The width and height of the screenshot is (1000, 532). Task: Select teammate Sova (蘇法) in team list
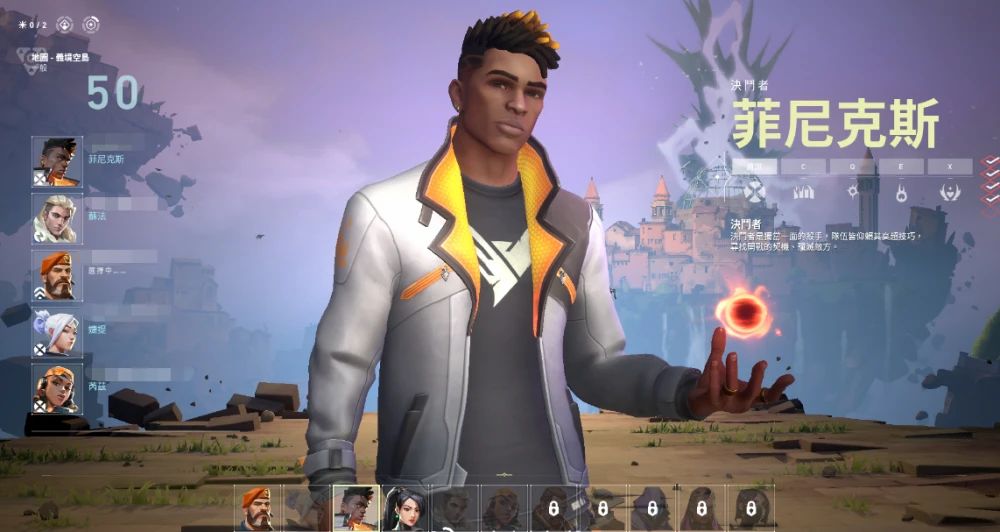click(57, 218)
